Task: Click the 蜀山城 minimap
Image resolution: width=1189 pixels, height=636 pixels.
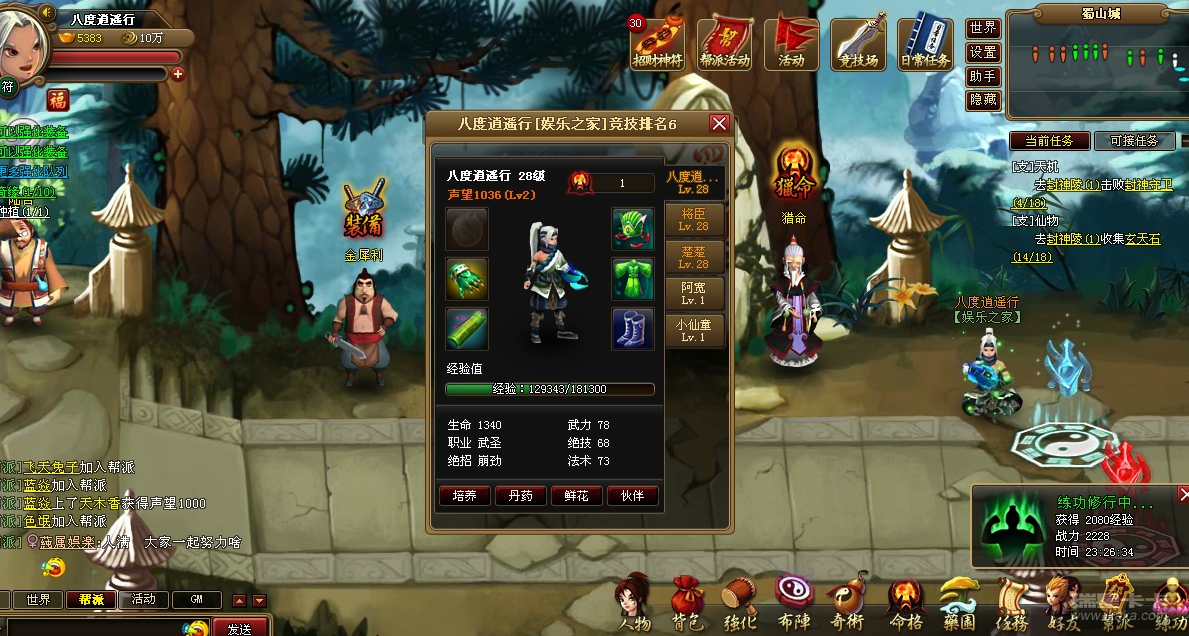Action: [x=1097, y=70]
